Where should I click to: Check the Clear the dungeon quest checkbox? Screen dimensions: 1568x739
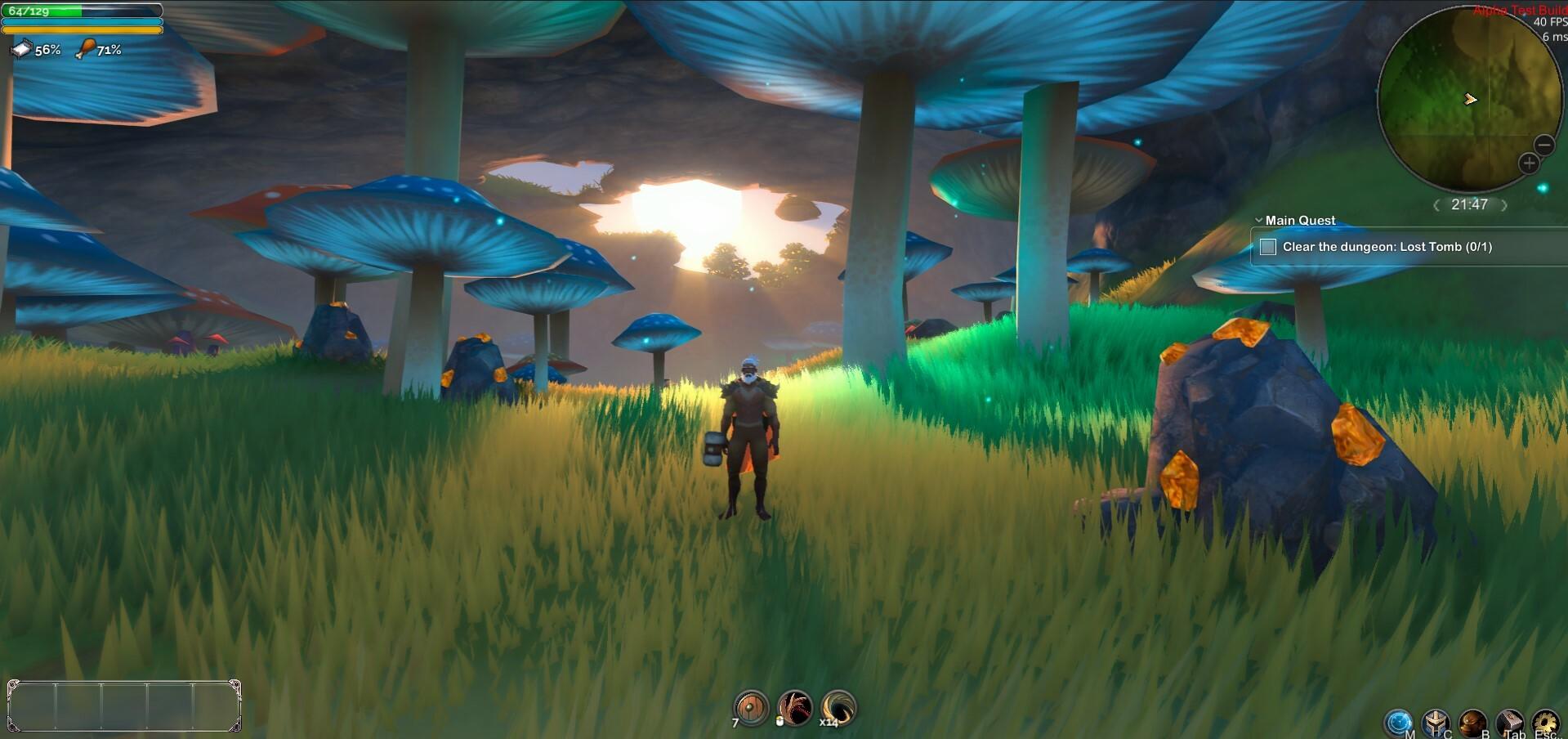coord(1268,246)
